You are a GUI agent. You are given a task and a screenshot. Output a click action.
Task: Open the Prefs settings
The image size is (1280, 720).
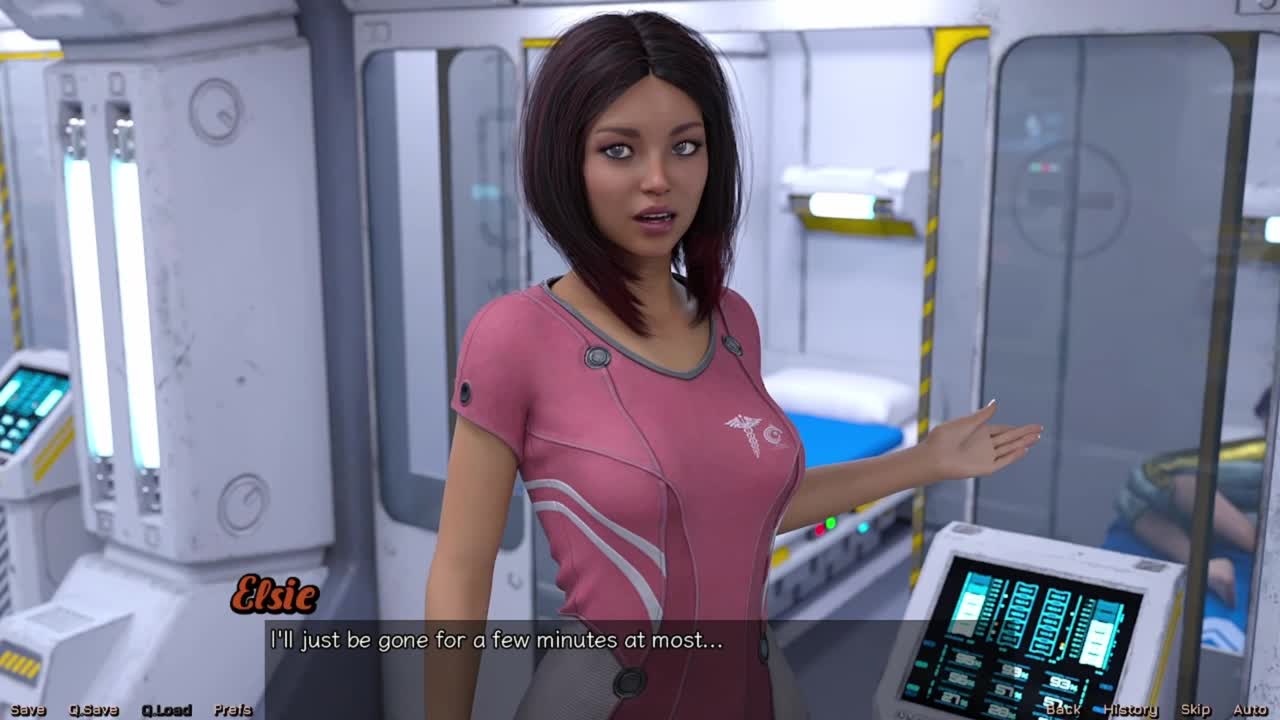(232, 710)
